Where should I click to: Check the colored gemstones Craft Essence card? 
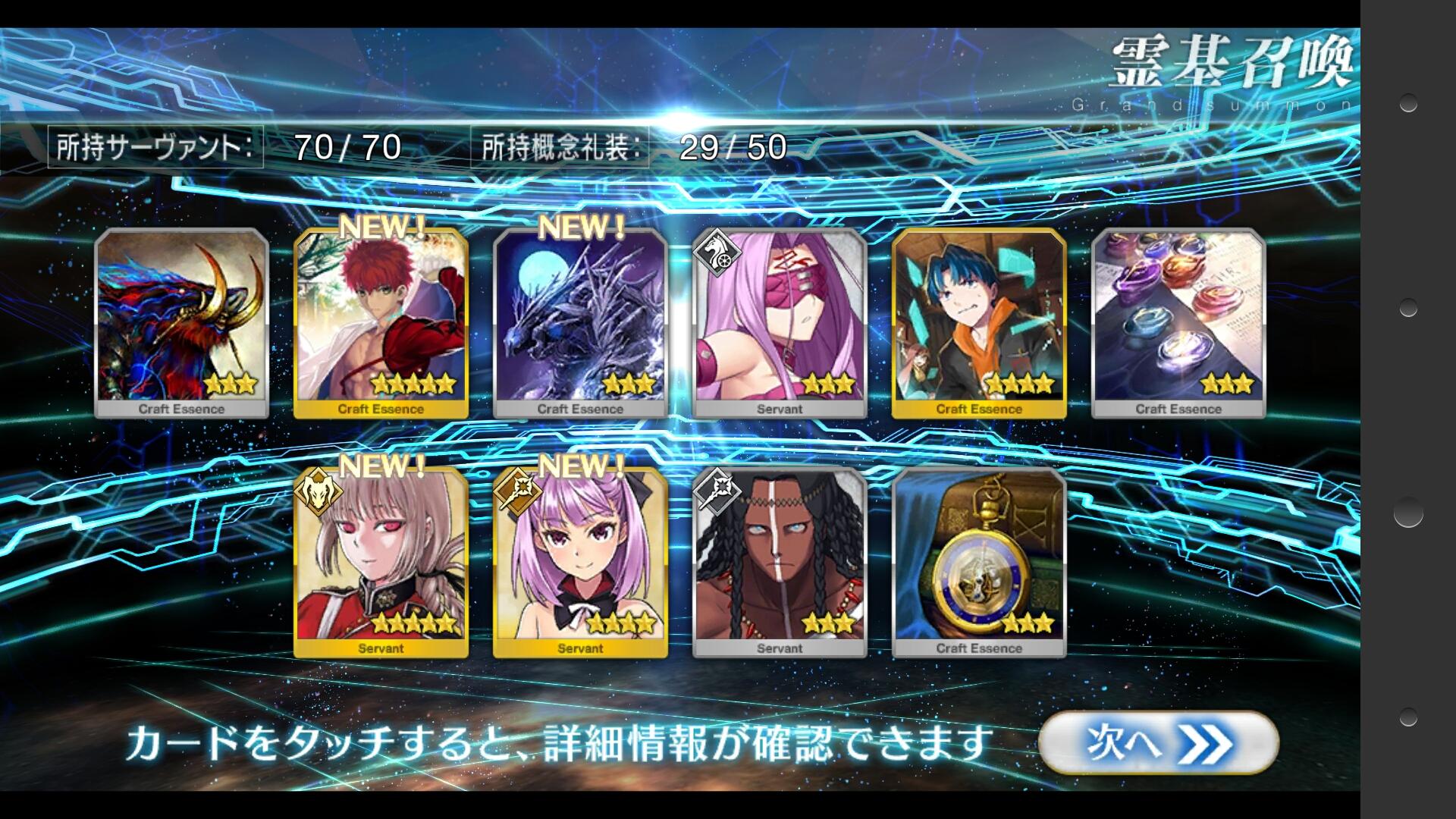1178,323
